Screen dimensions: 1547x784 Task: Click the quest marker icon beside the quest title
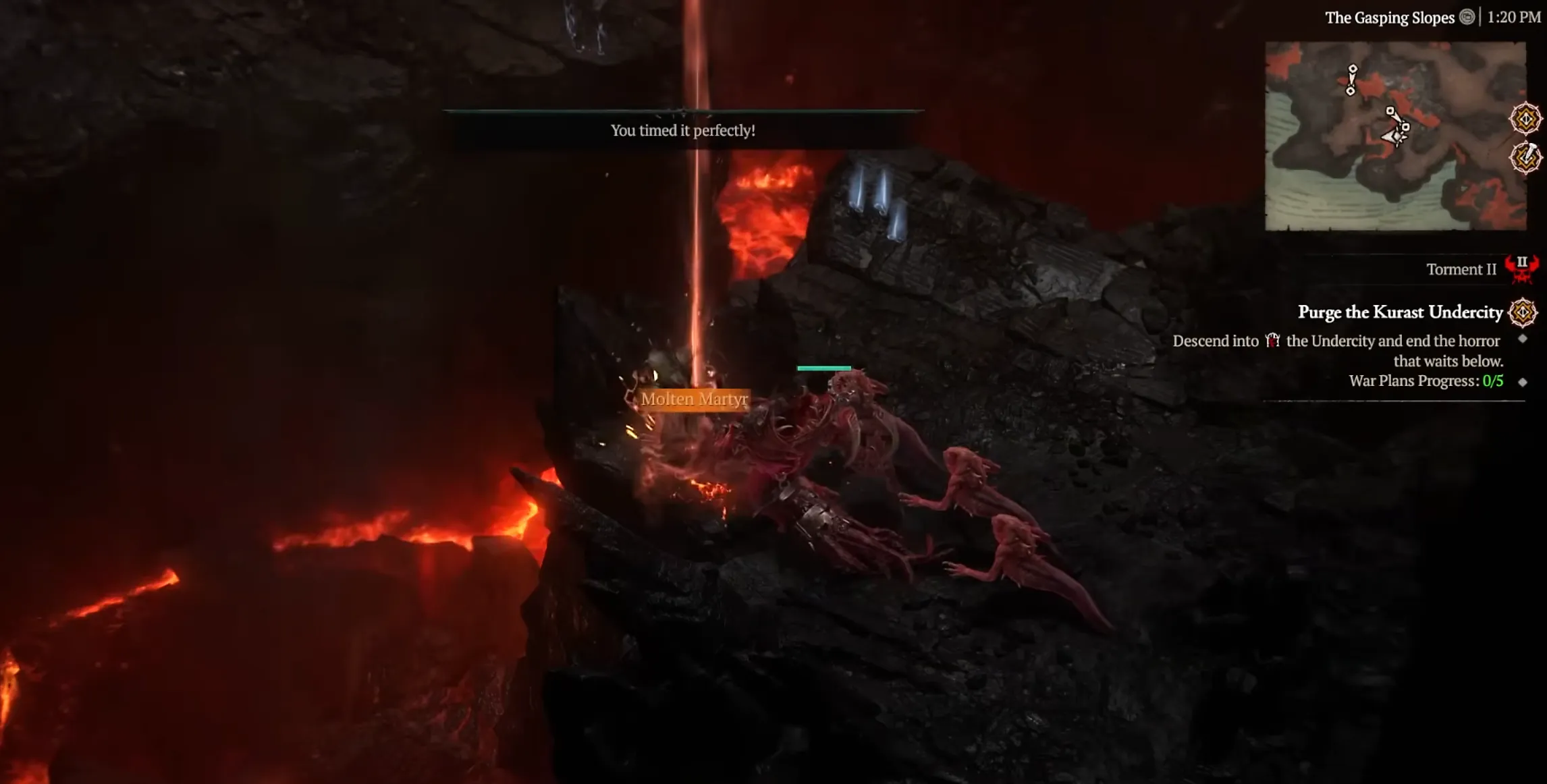click(1523, 312)
